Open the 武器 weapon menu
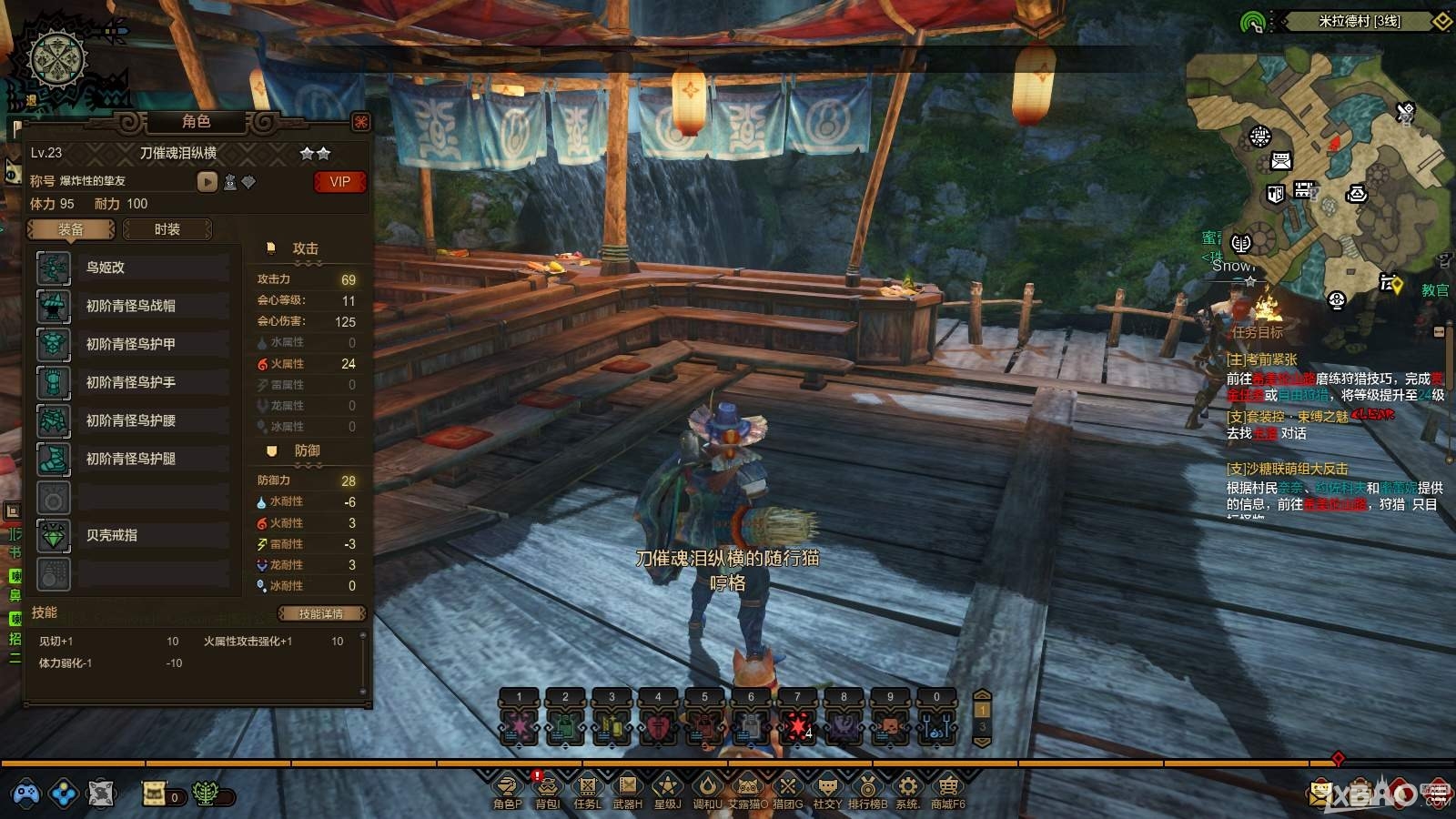The height and width of the screenshot is (819, 1456). 627,787
